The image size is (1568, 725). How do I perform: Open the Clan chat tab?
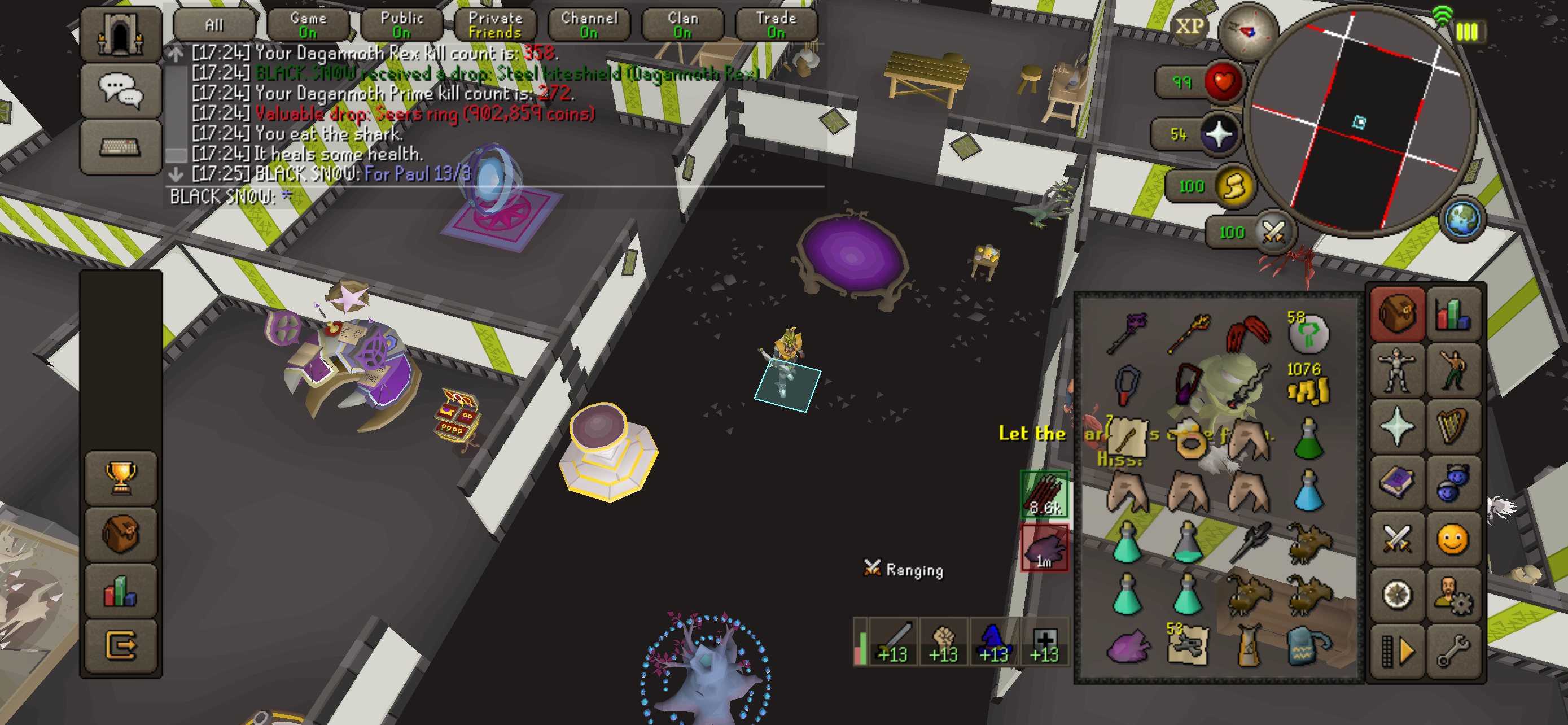pyautogui.click(x=682, y=25)
